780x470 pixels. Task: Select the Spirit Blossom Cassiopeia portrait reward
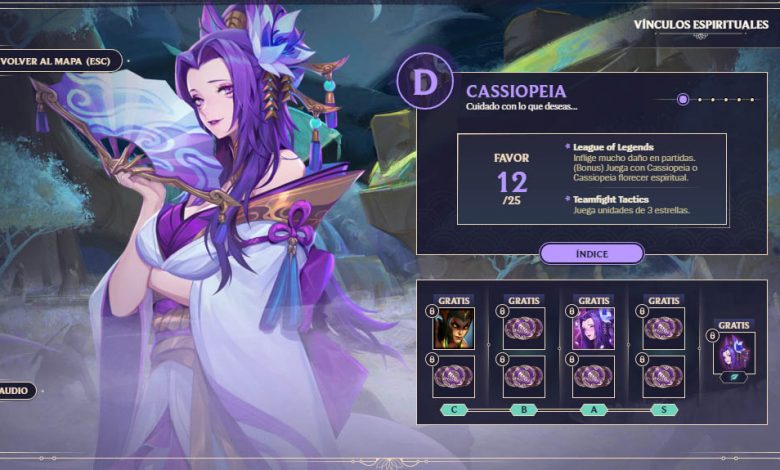point(593,328)
